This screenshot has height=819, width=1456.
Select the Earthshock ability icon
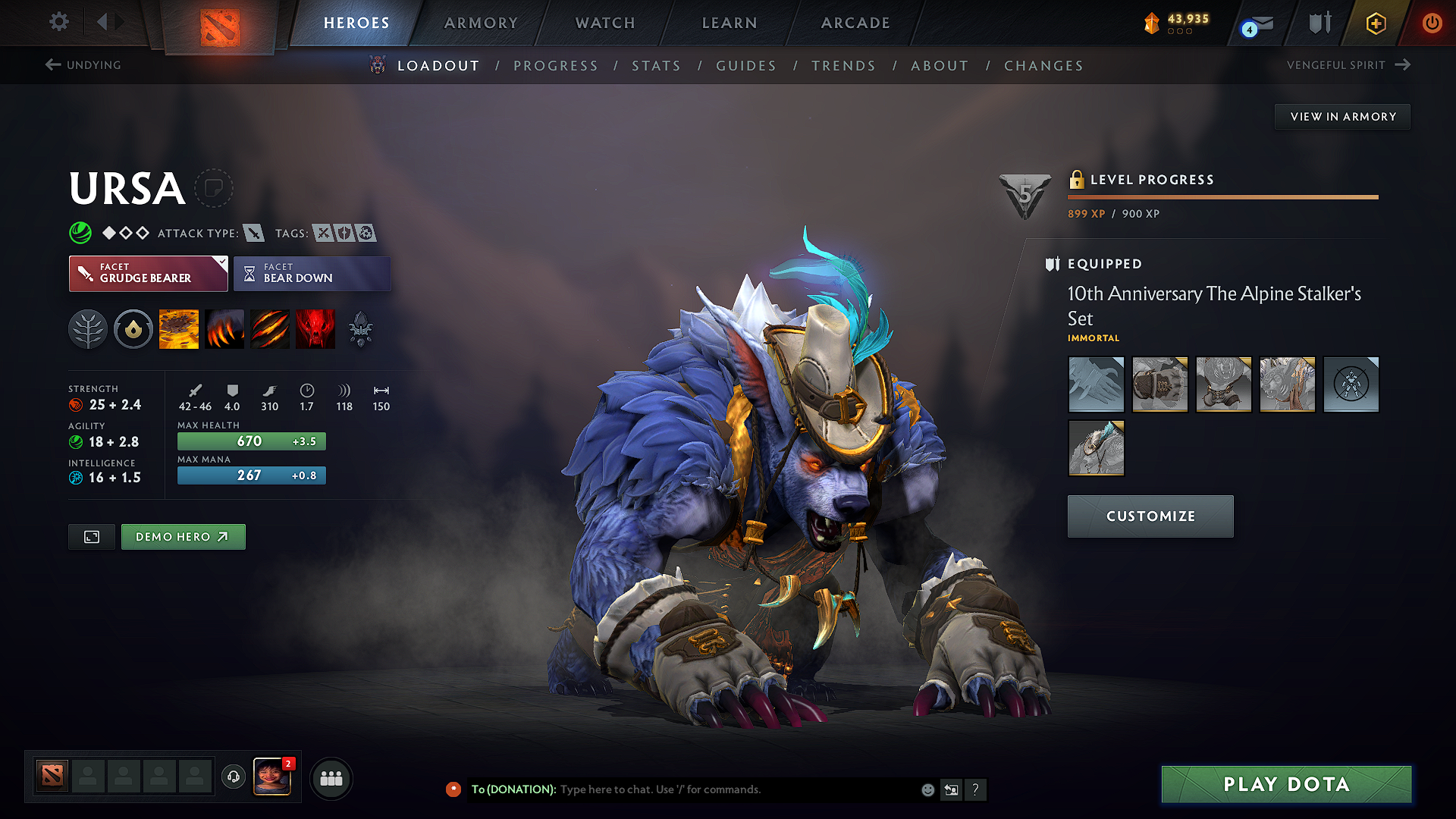point(179,328)
